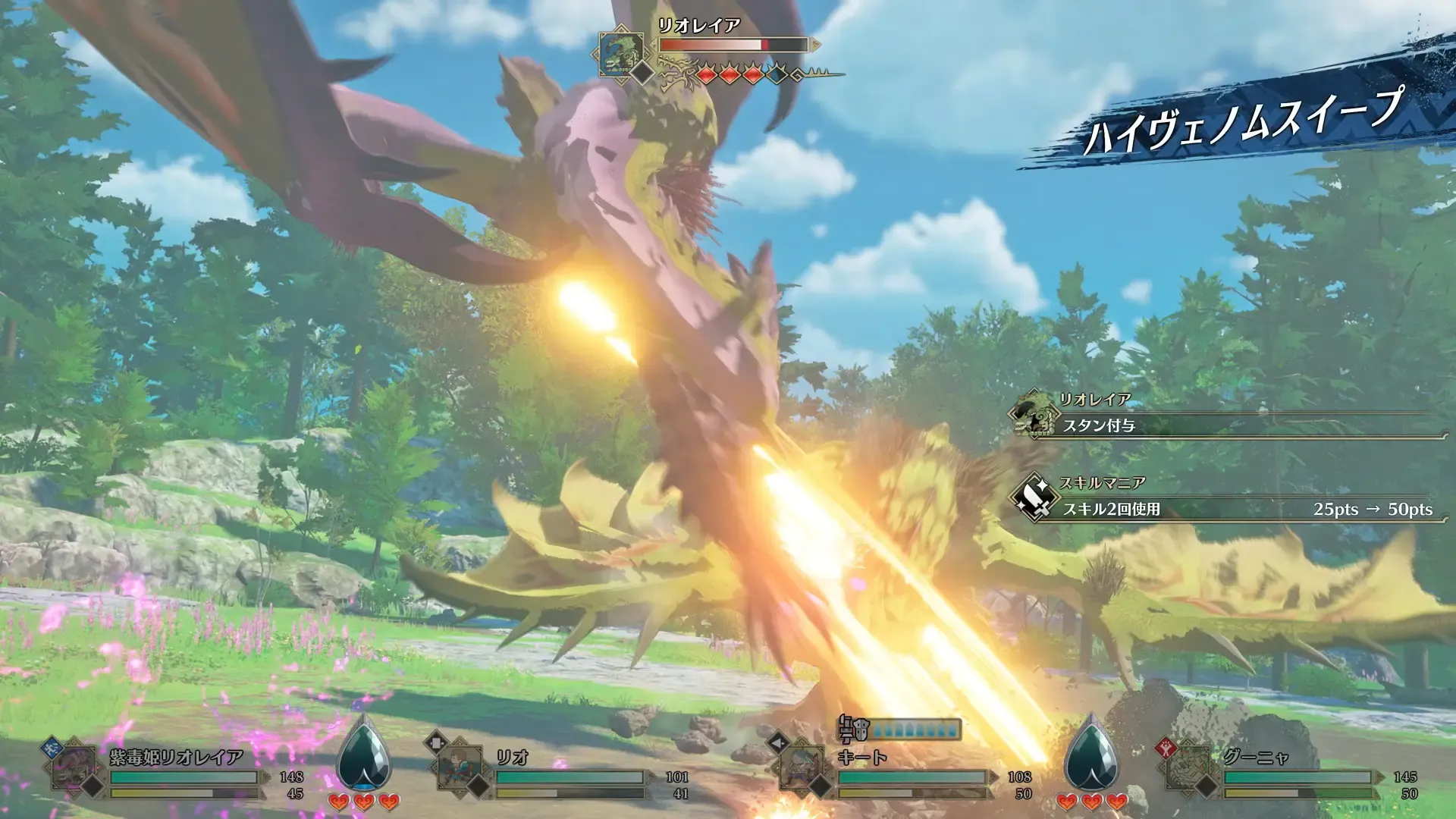Image resolution: width=1456 pixels, height=819 pixels.
Task: Click the 紫毒姫リオレイア party portrait
Action: (x=74, y=767)
